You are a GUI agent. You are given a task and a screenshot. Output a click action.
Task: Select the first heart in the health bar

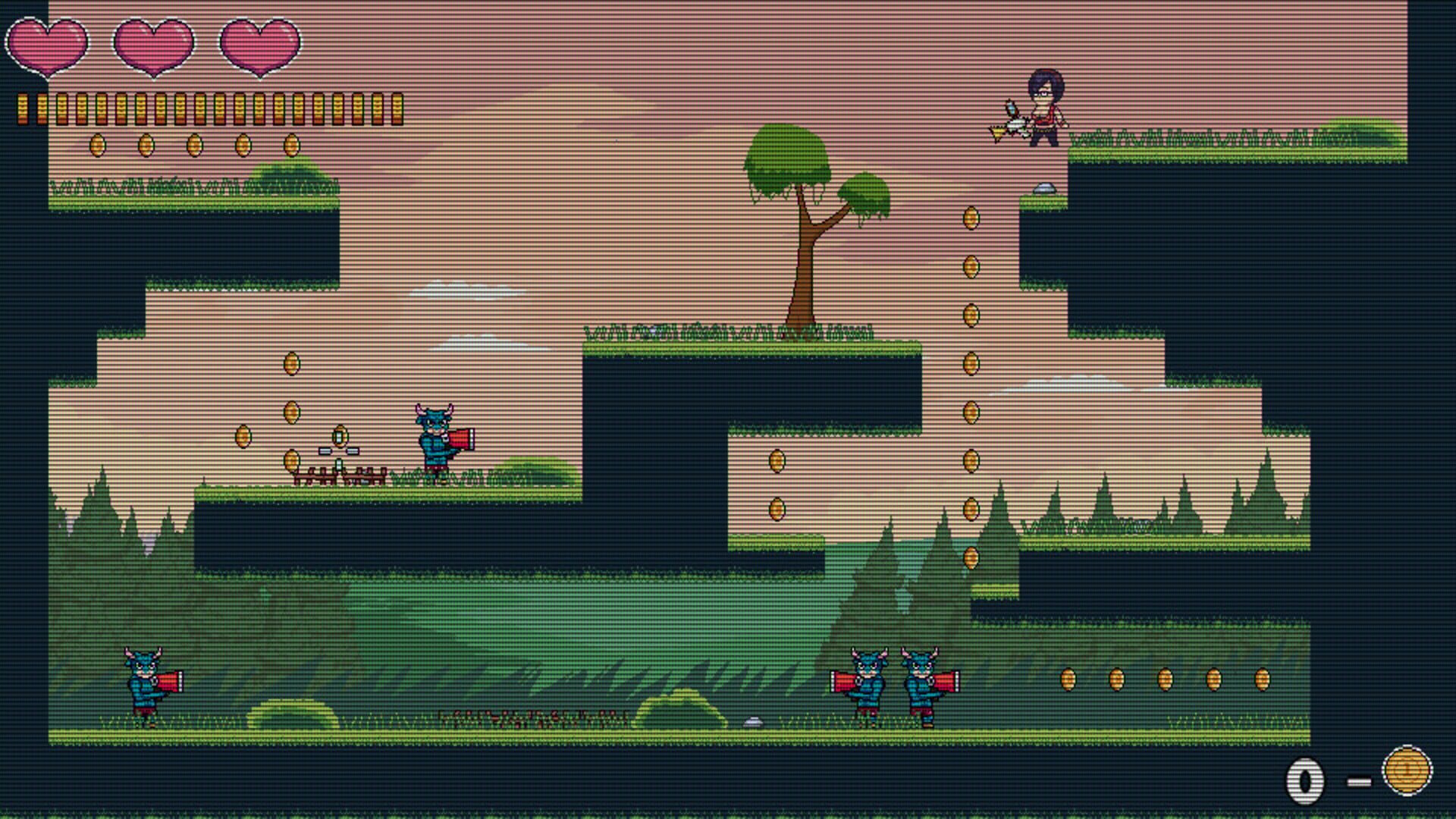click(x=47, y=45)
